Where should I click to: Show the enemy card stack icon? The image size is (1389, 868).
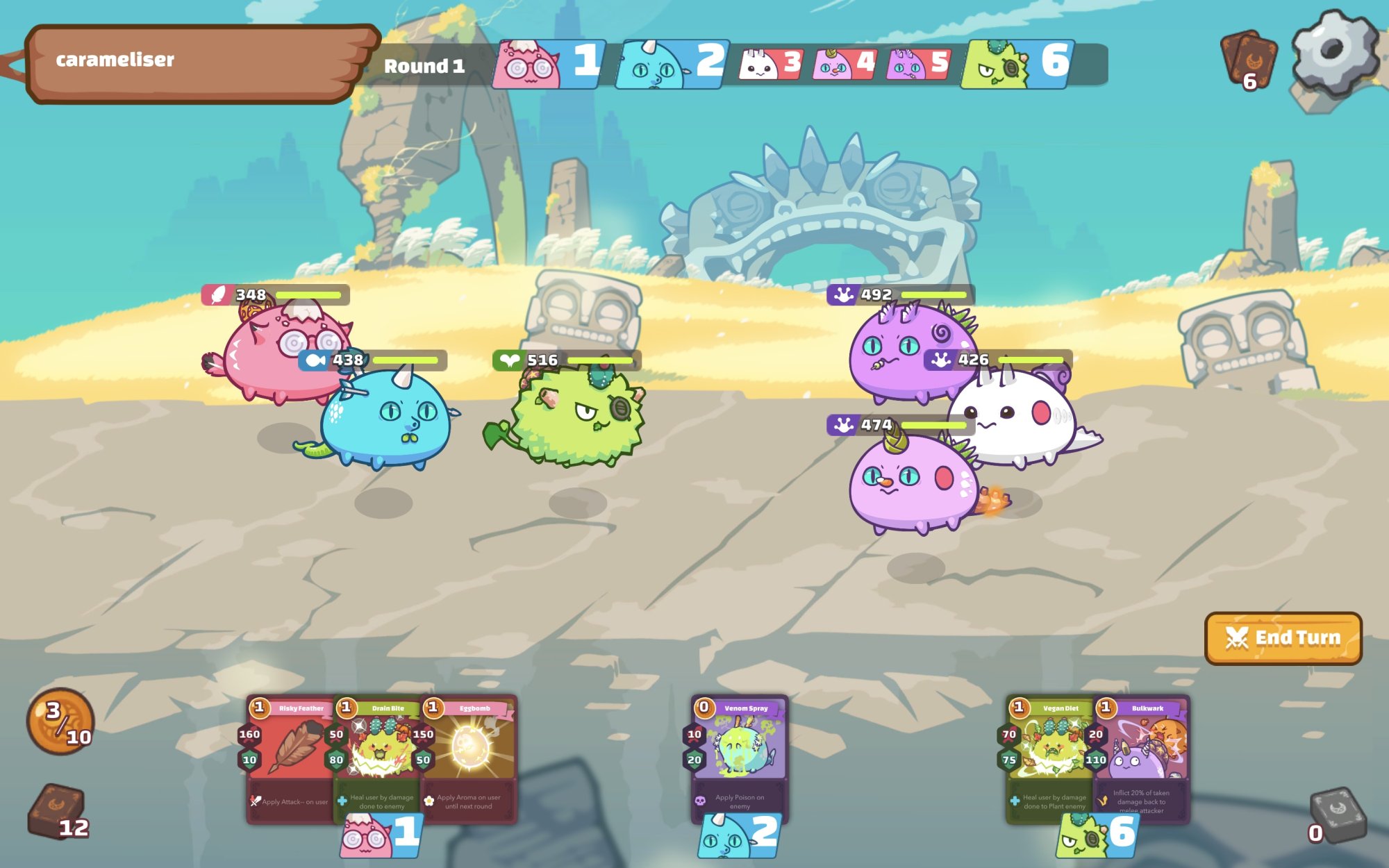point(1249,59)
